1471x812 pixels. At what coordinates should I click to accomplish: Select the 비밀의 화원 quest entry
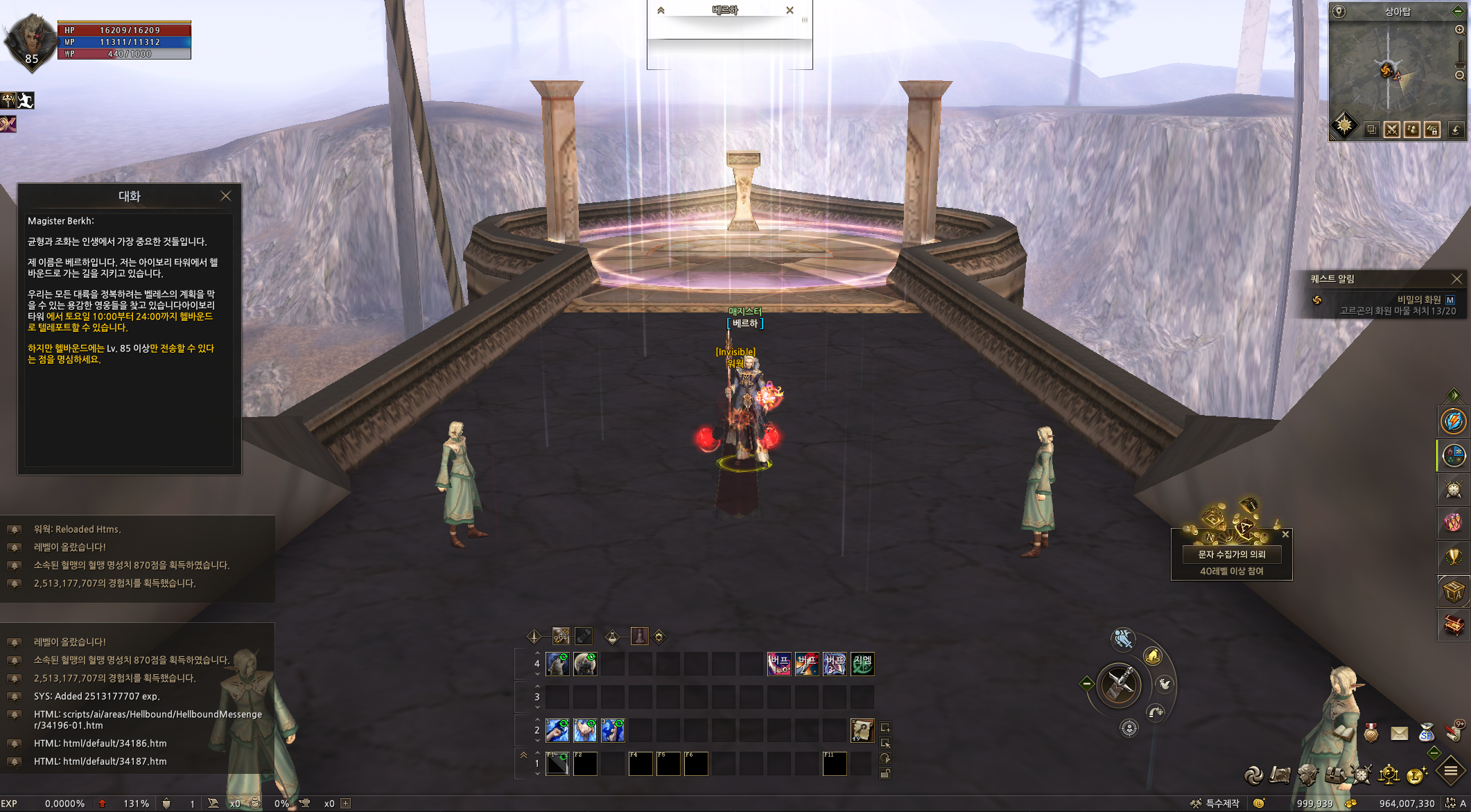click(1418, 299)
